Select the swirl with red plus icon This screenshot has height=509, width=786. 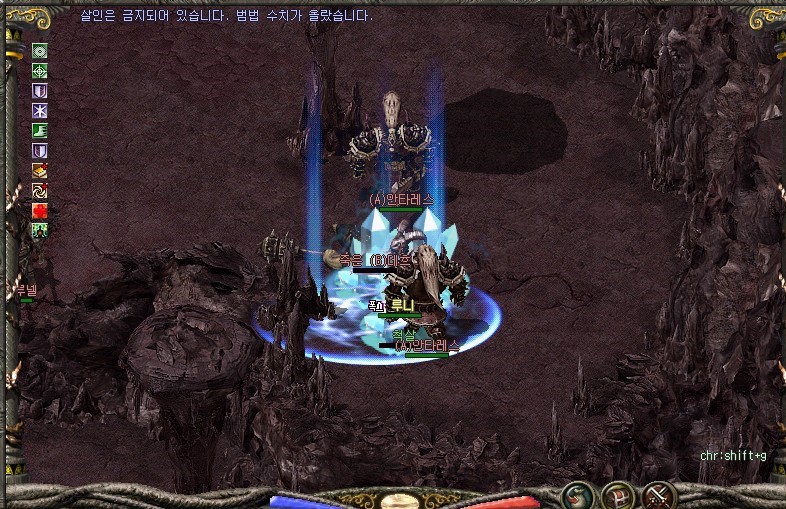click(x=40, y=190)
